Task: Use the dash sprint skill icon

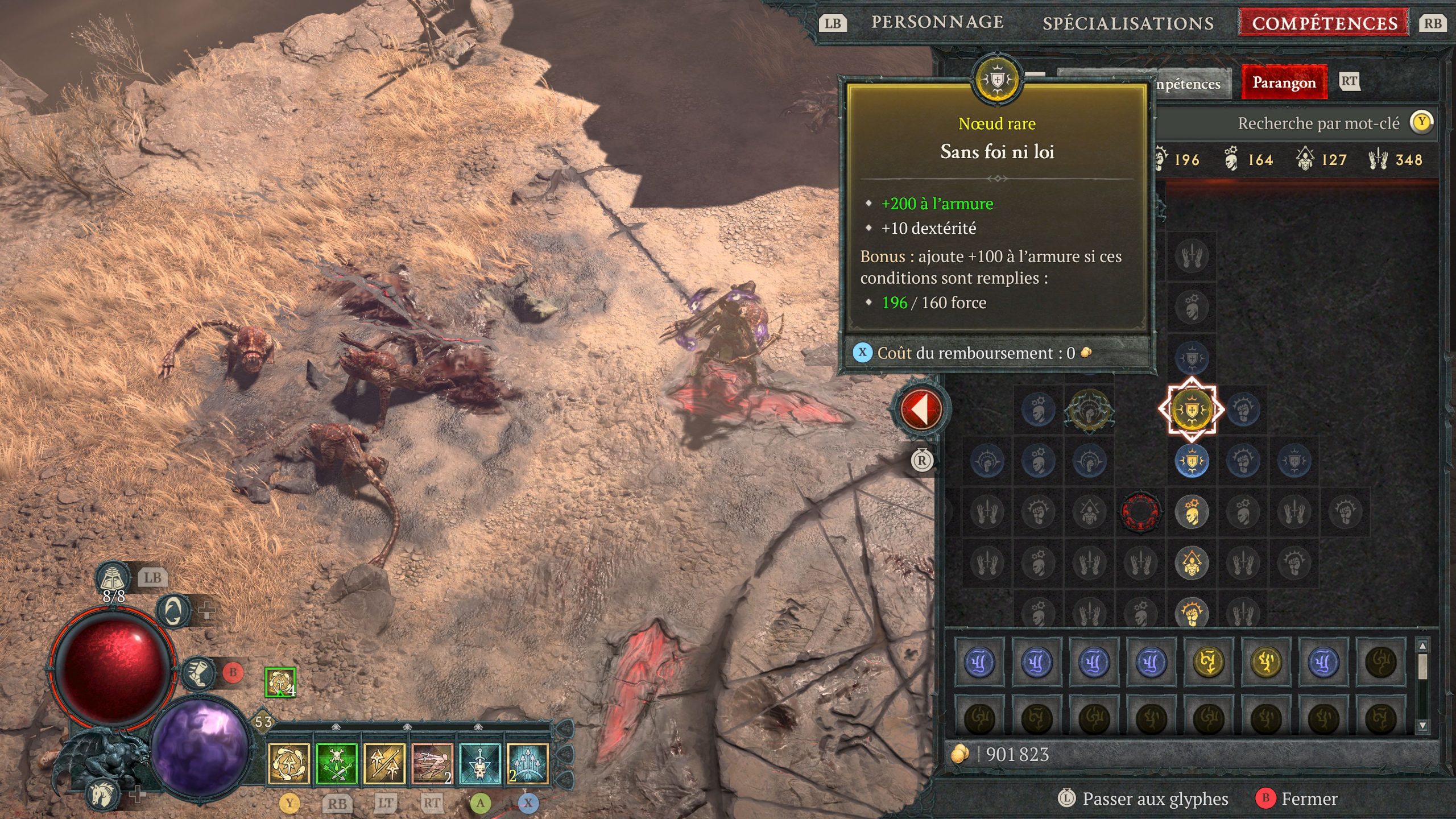Action: [432, 763]
